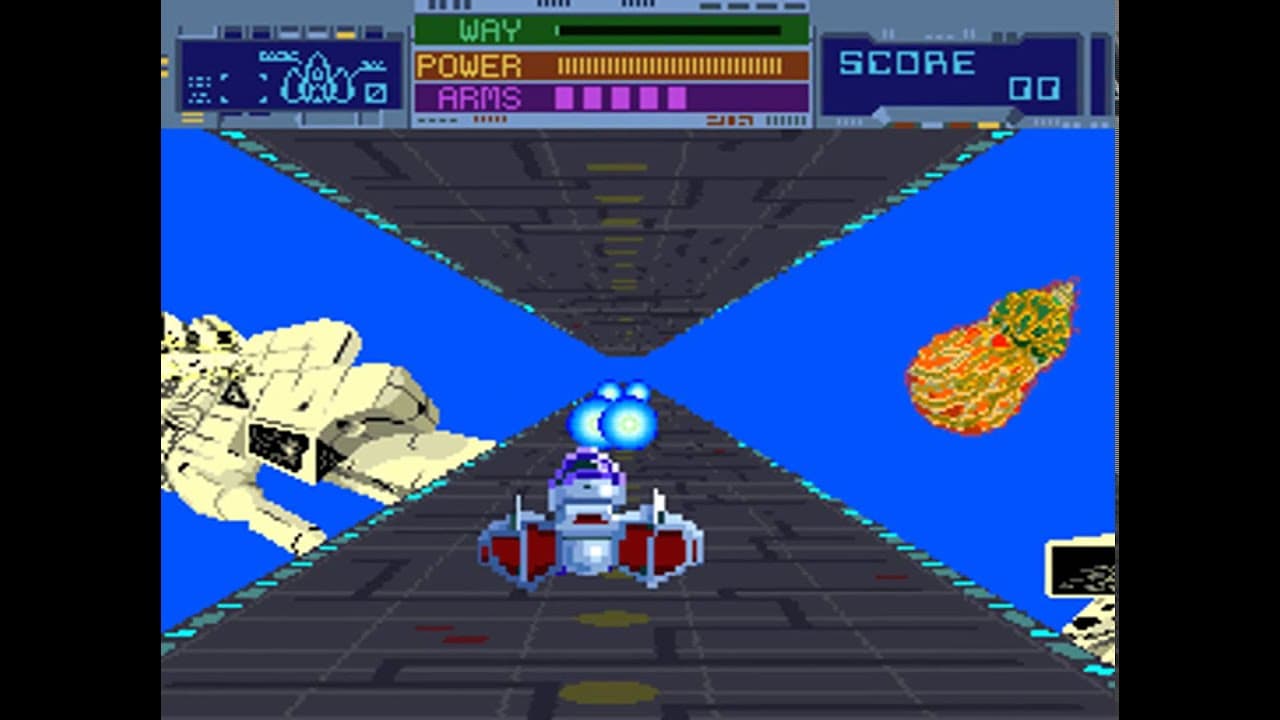
Task: Click the zero lives counter in the radar box
Action: point(376,93)
